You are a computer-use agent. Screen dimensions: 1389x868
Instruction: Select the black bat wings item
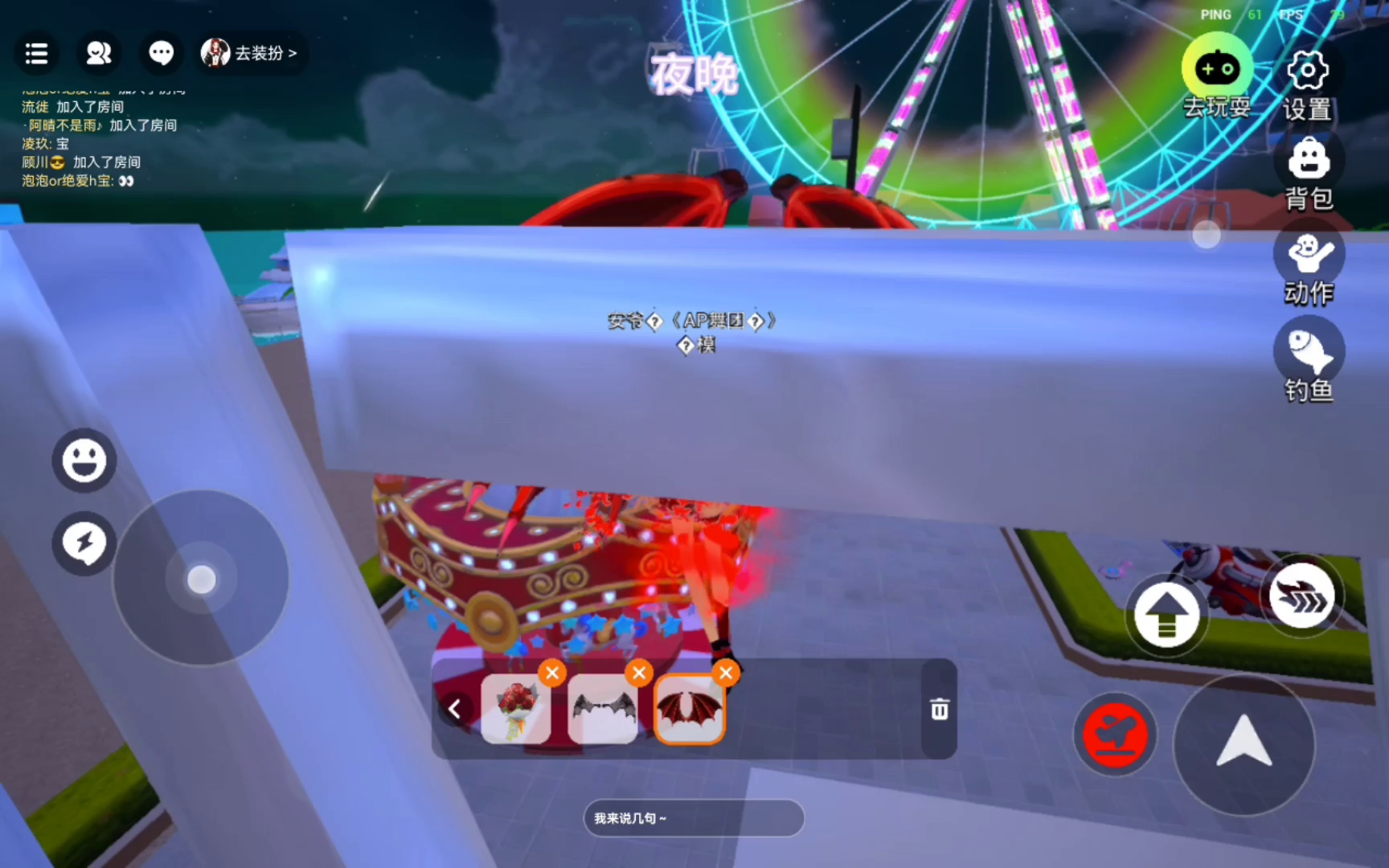(x=603, y=709)
